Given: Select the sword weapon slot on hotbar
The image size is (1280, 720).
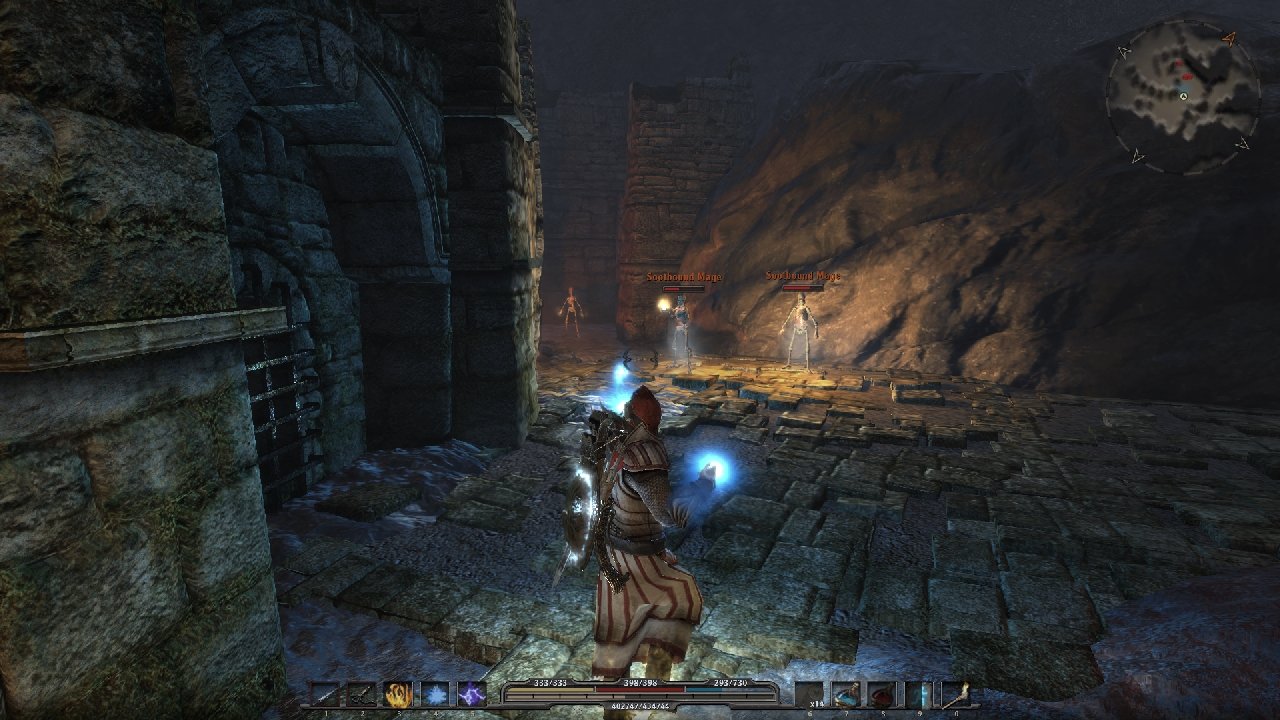Looking at the screenshot, I should click(324, 694).
